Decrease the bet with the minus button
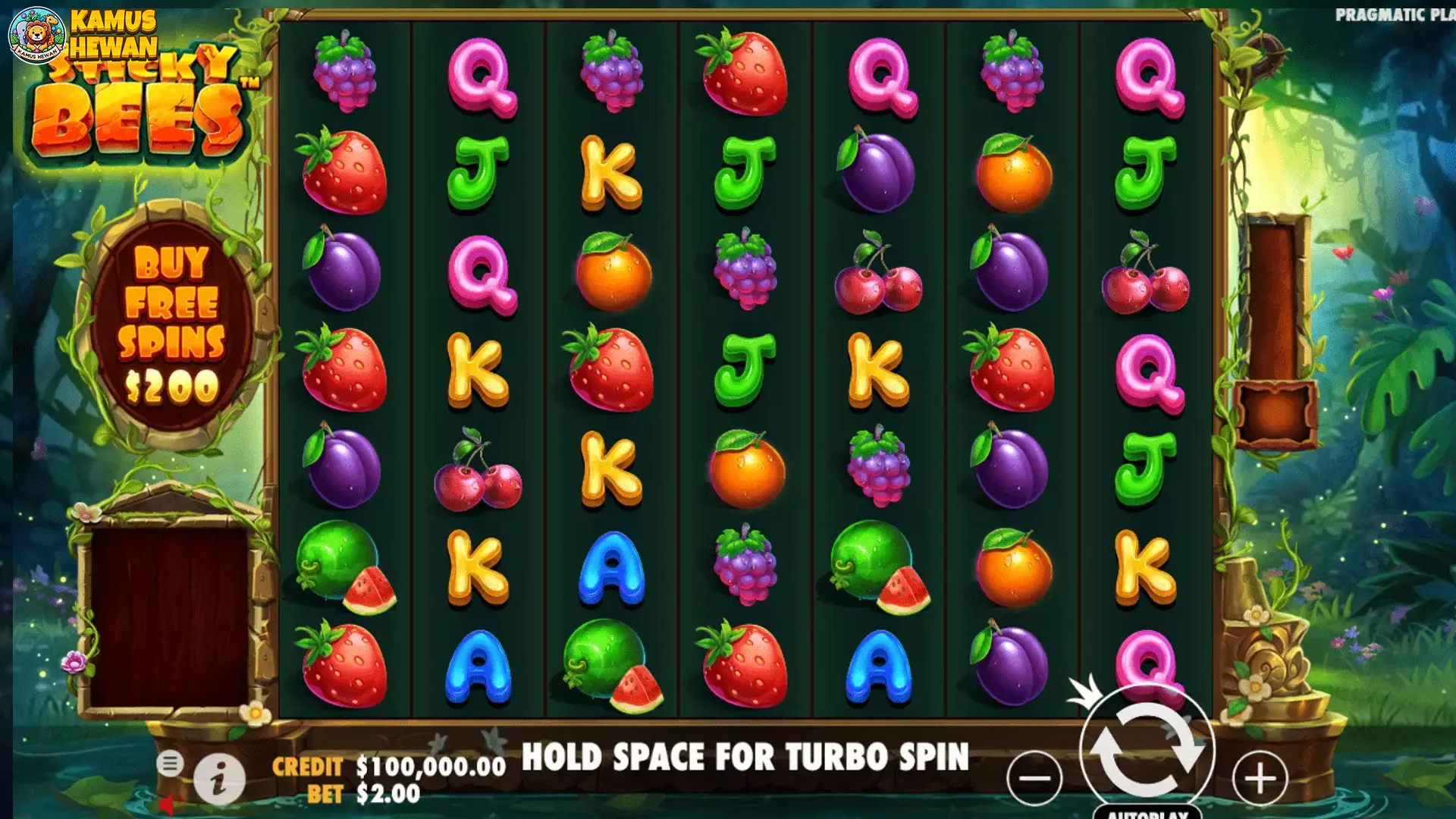 (1034, 778)
